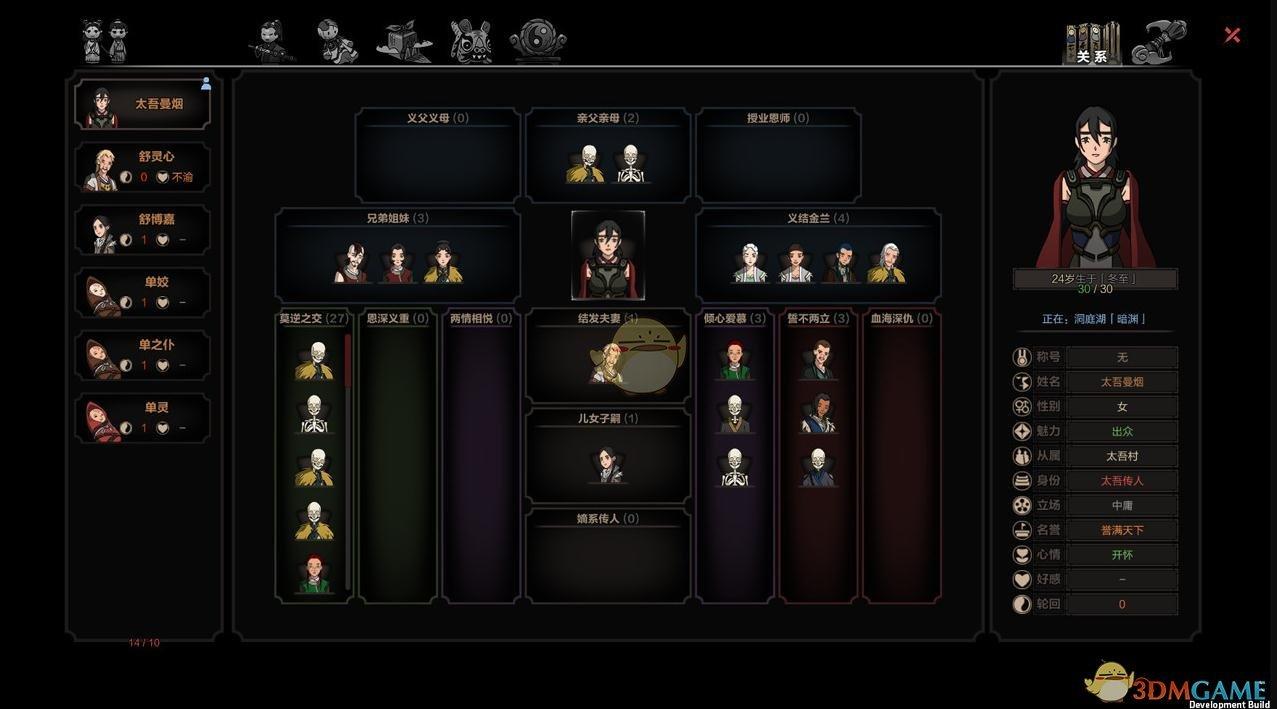This screenshot has height=709, width=1277.
Task: View the child portrait under 儿女子嗣
Action: [x=608, y=464]
